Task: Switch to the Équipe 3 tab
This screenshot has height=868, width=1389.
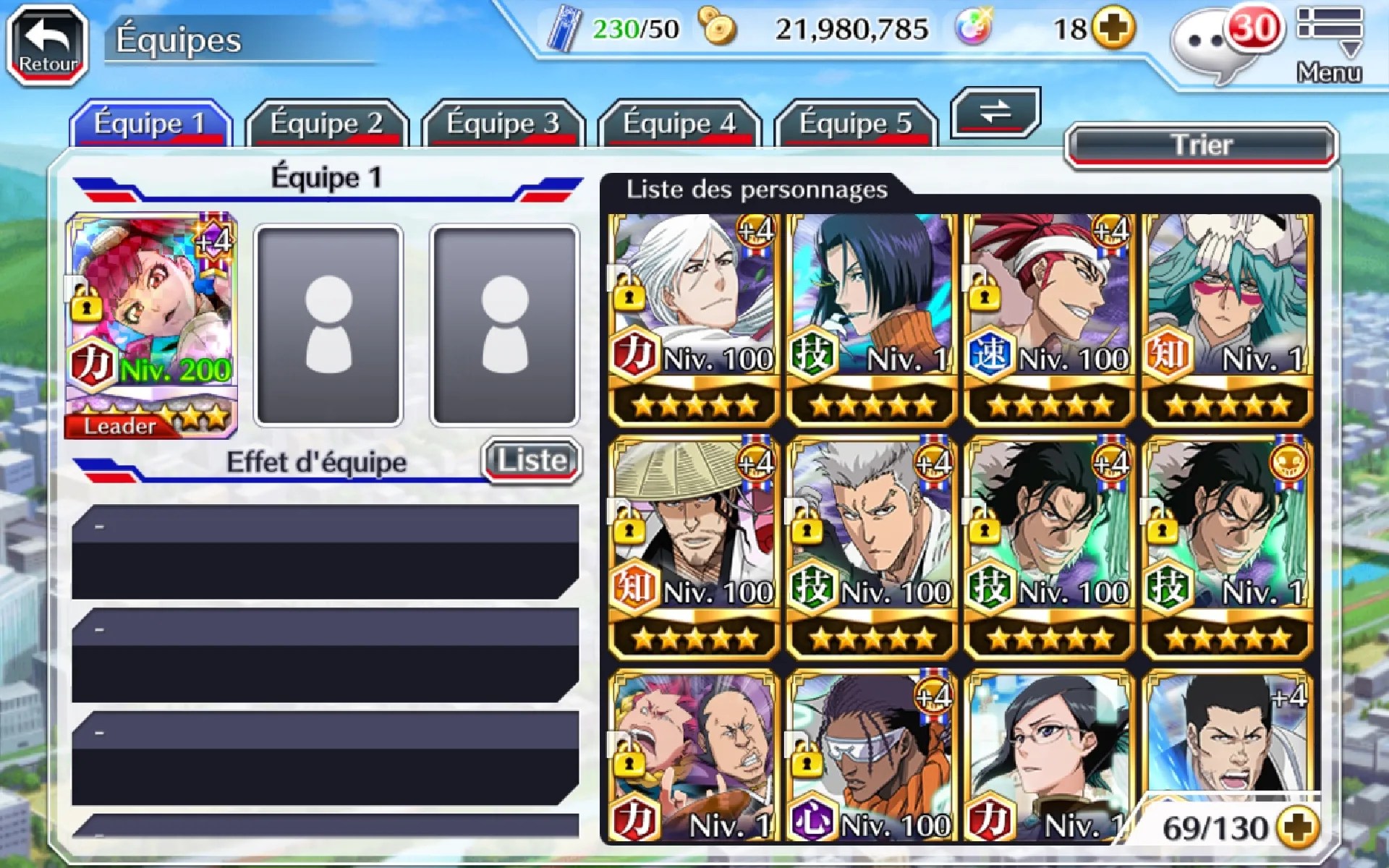Action: (x=503, y=124)
